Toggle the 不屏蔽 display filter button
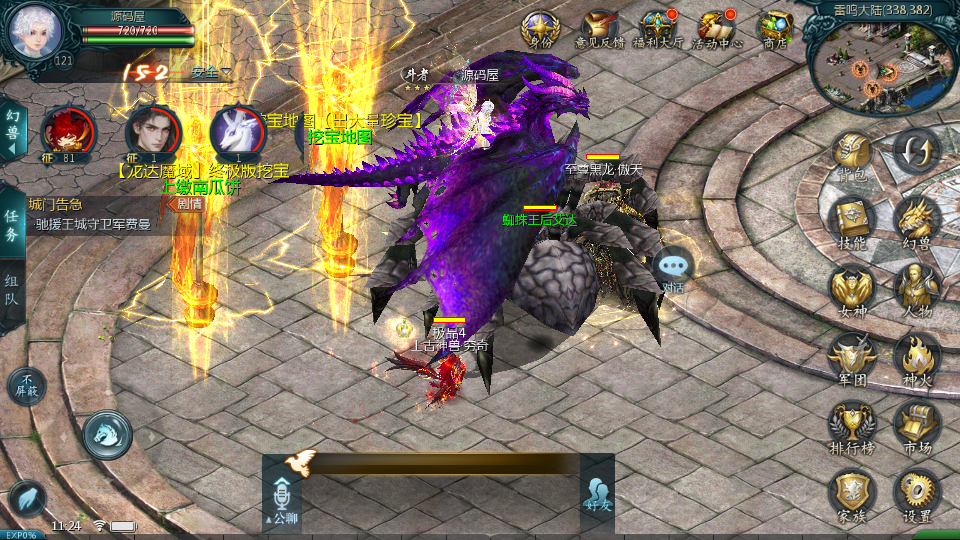960x540 pixels. click(x=27, y=384)
